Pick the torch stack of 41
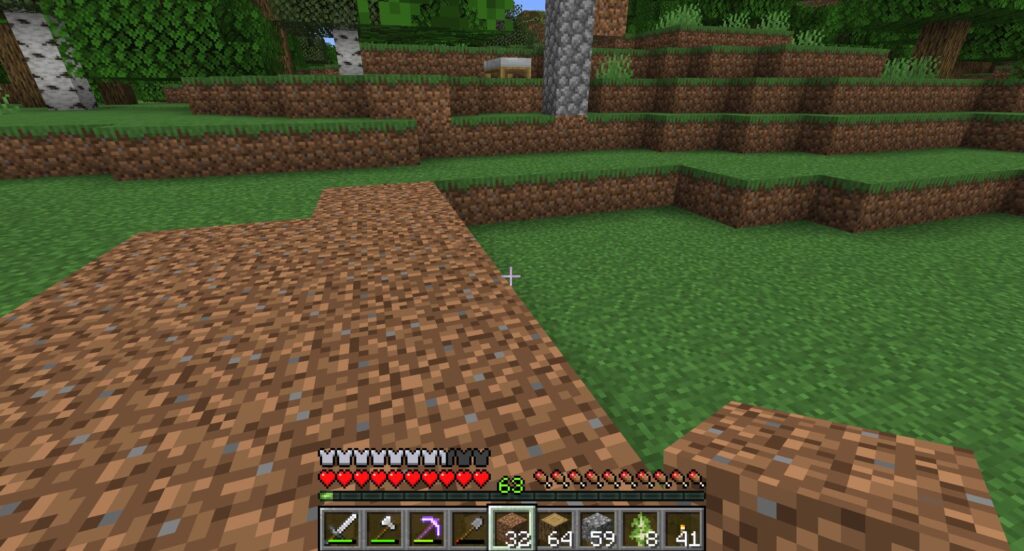1024x551 pixels. click(684, 527)
